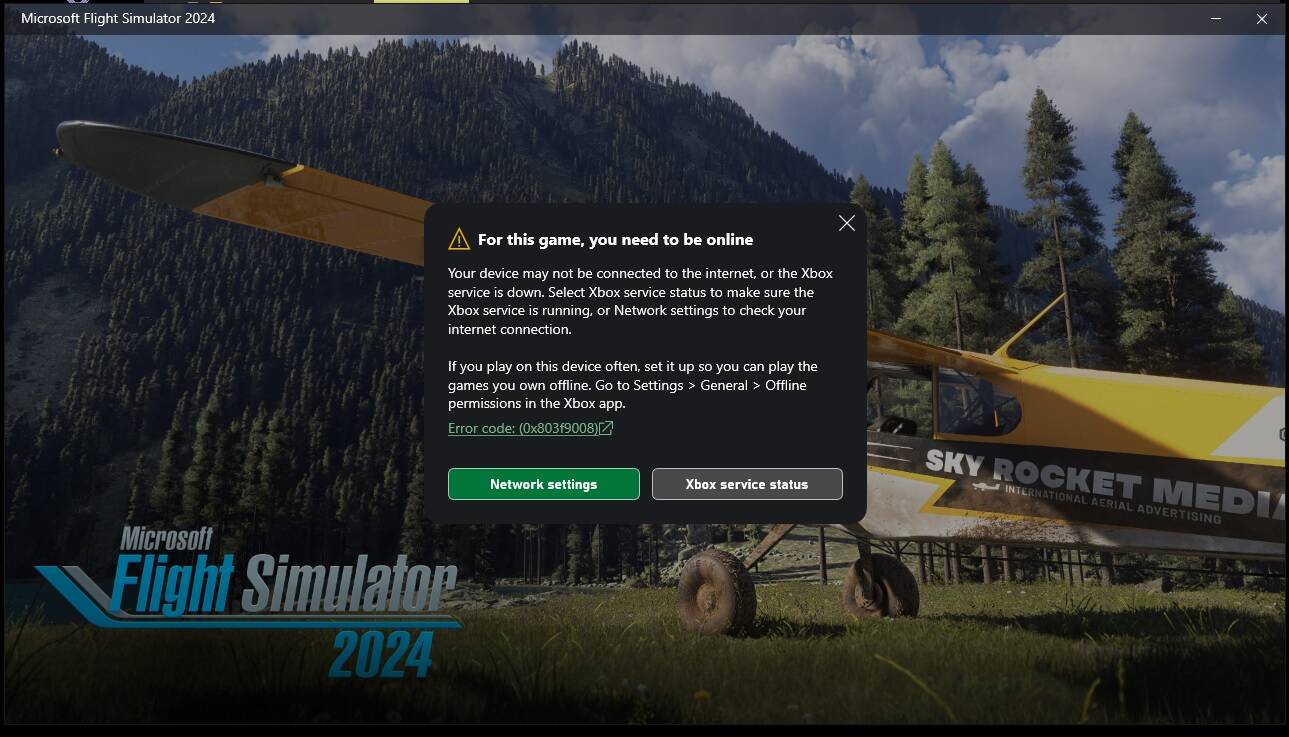The height and width of the screenshot is (737, 1289).
Task: Click the warning triangle icon in the dialog
Action: (459, 238)
